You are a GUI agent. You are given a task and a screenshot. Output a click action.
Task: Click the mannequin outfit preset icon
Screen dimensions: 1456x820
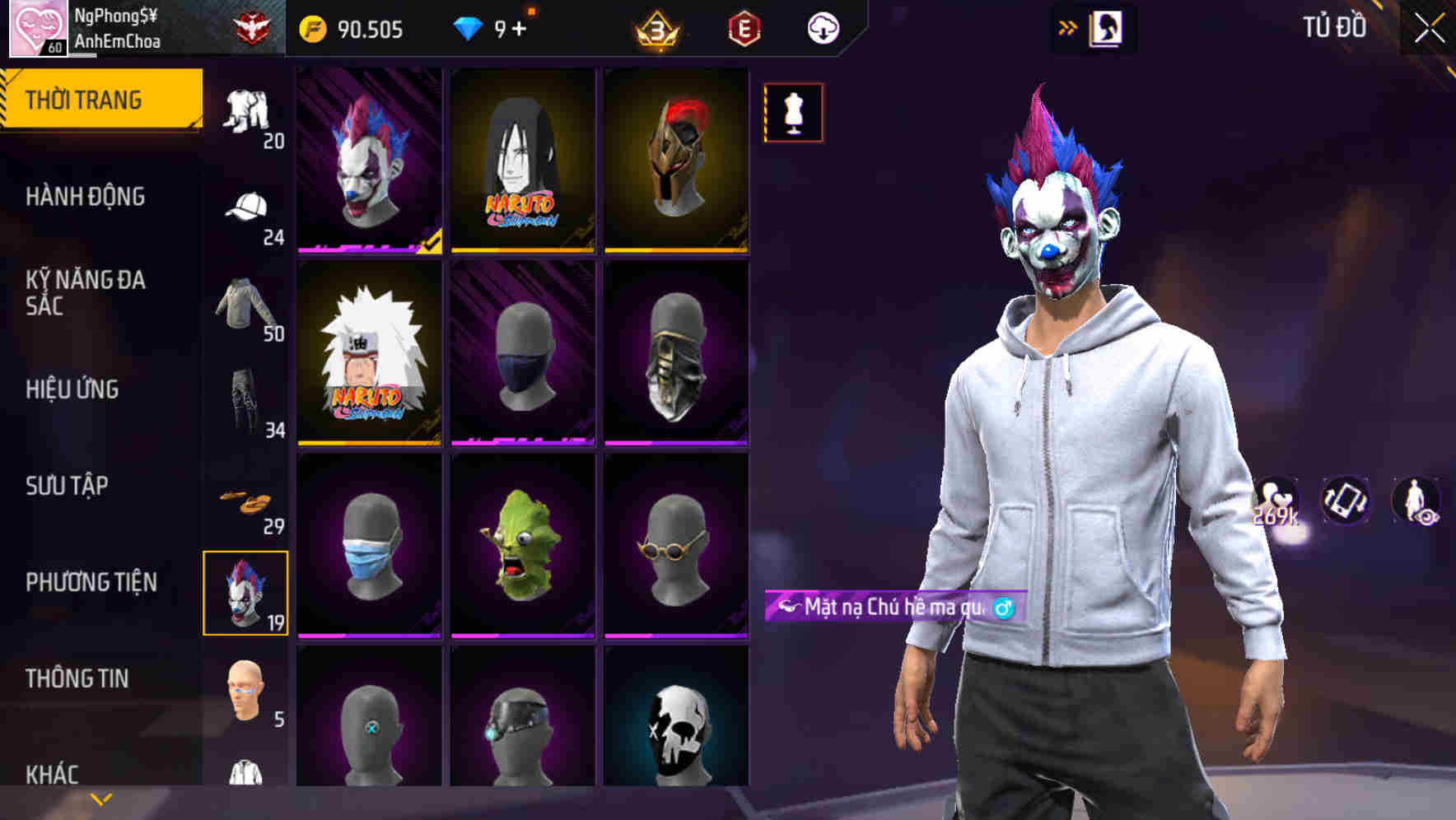click(793, 113)
